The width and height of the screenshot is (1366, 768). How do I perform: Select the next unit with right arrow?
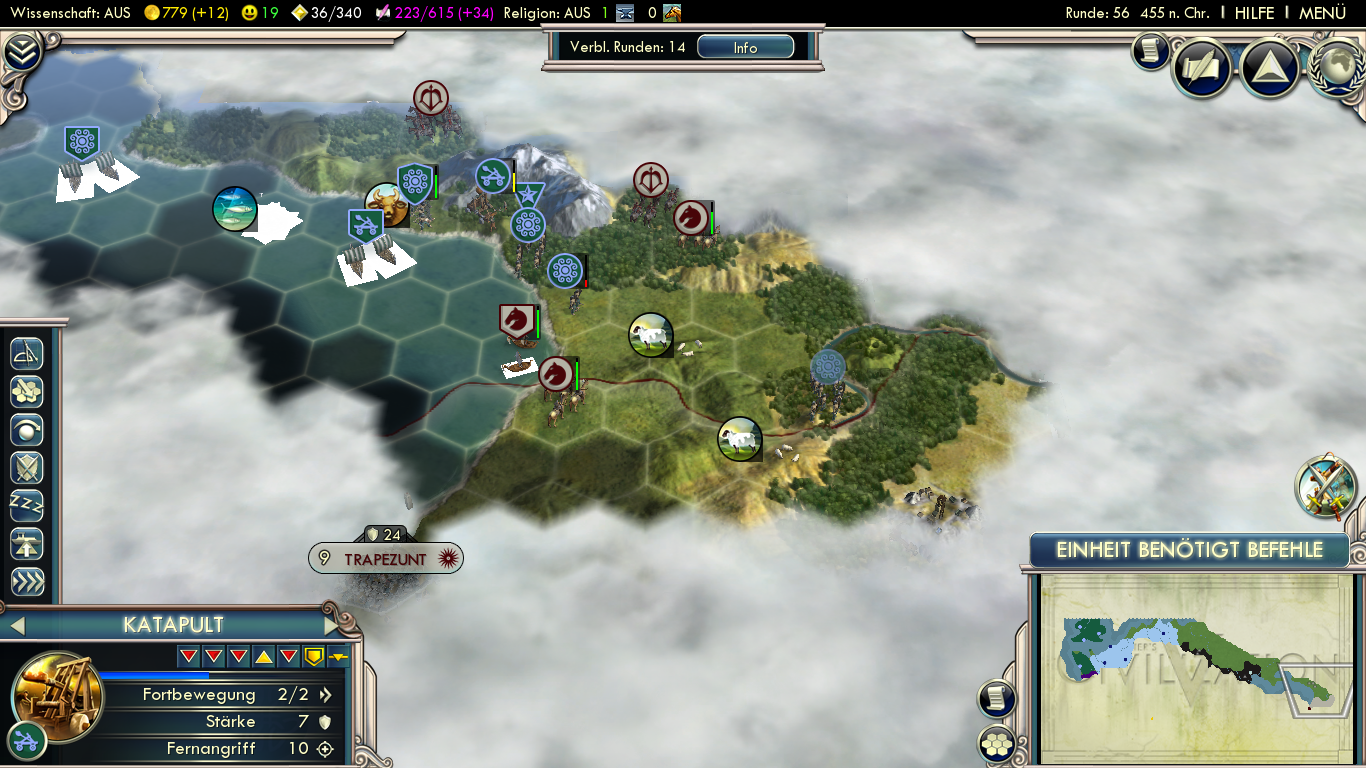point(332,626)
